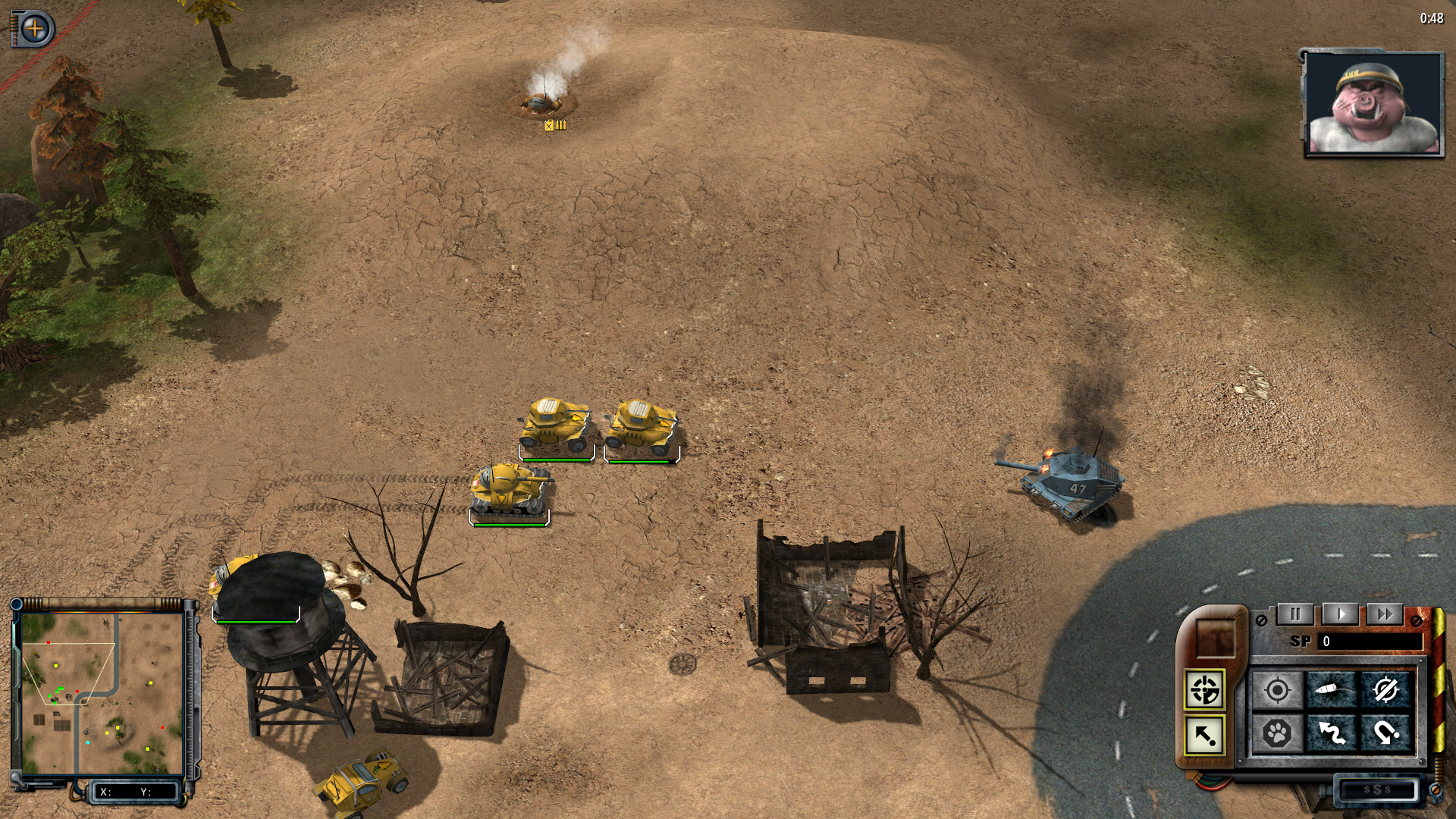This screenshot has width=1456, height=819.
Task: Select the U-turn arrow retreat command
Action: (x=1386, y=733)
